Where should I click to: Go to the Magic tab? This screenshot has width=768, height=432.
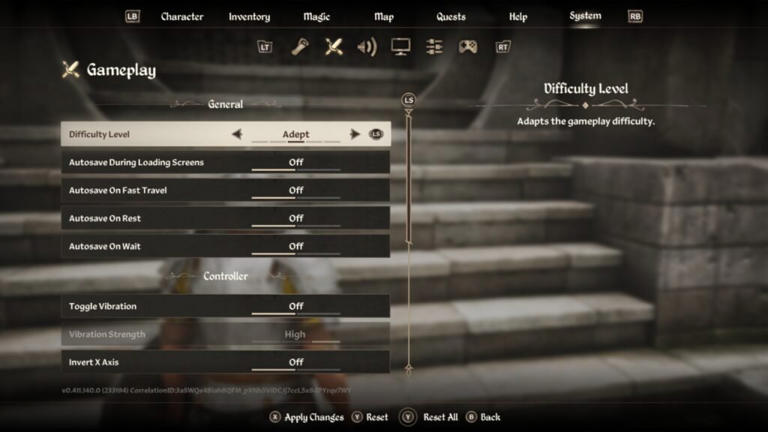pyautogui.click(x=317, y=17)
